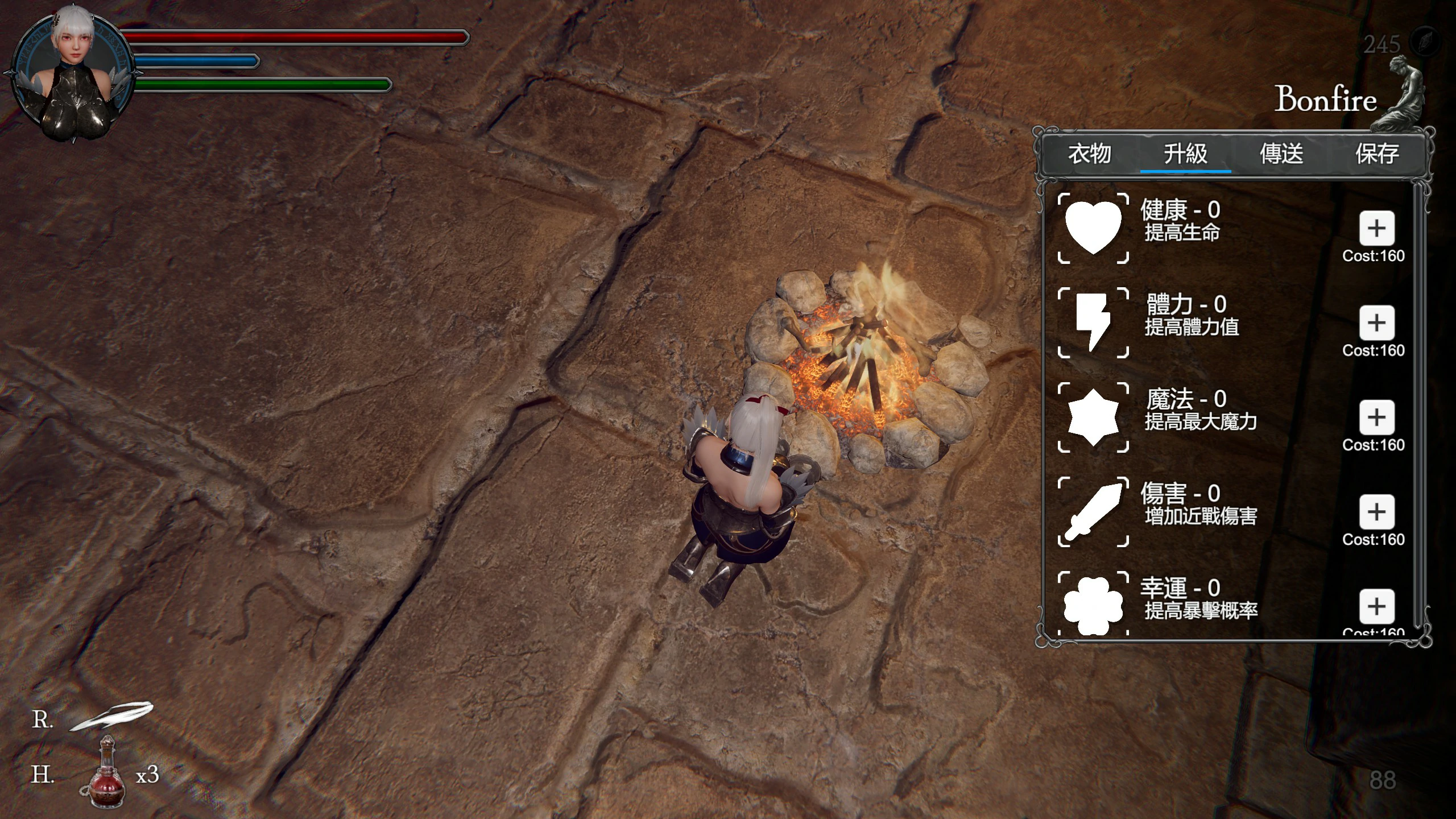Add a point to 健康
This screenshot has width=1456, height=819.
[x=1376, y=229]
